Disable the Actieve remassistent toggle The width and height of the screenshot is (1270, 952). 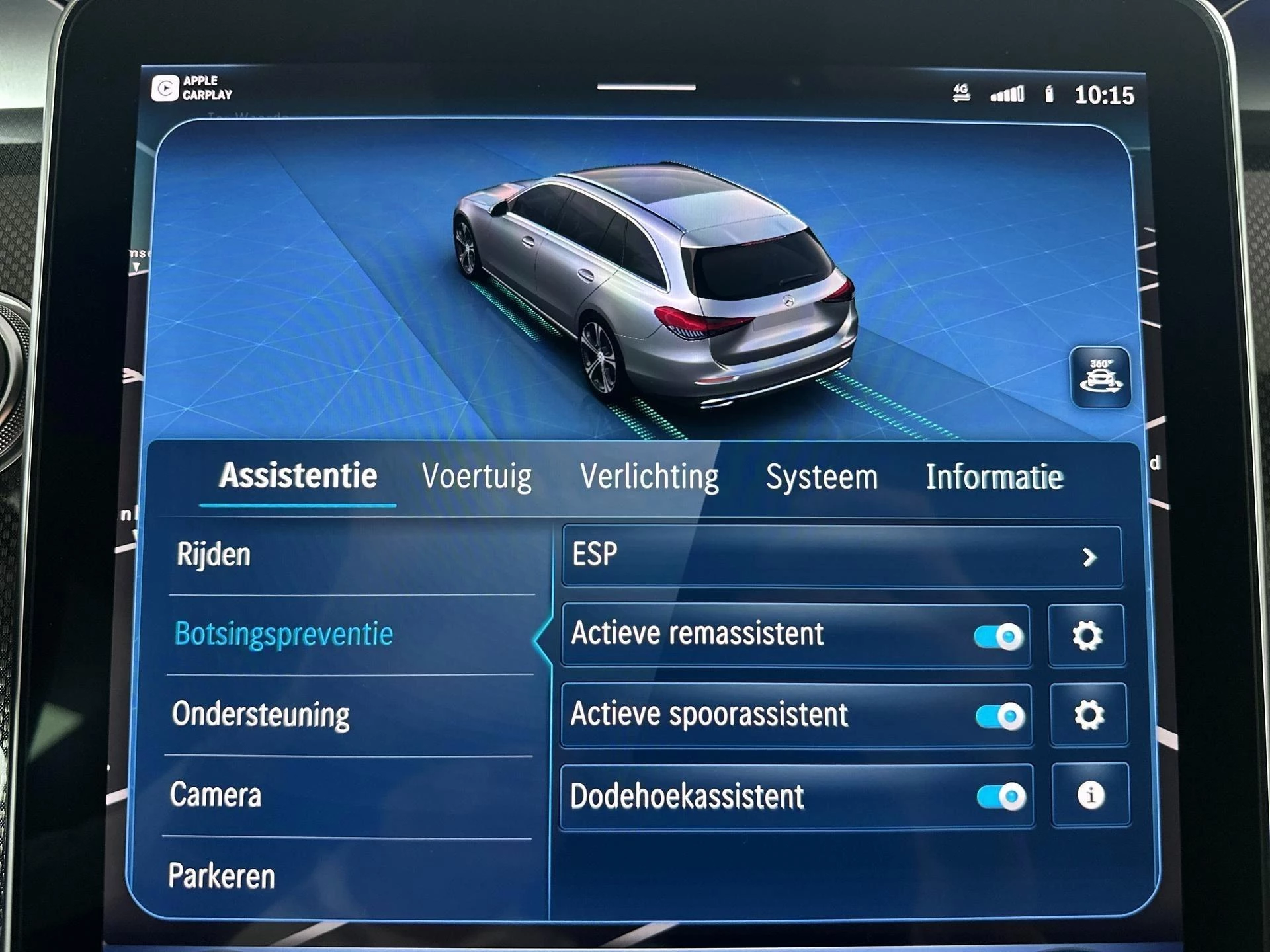tap(997, 634)
